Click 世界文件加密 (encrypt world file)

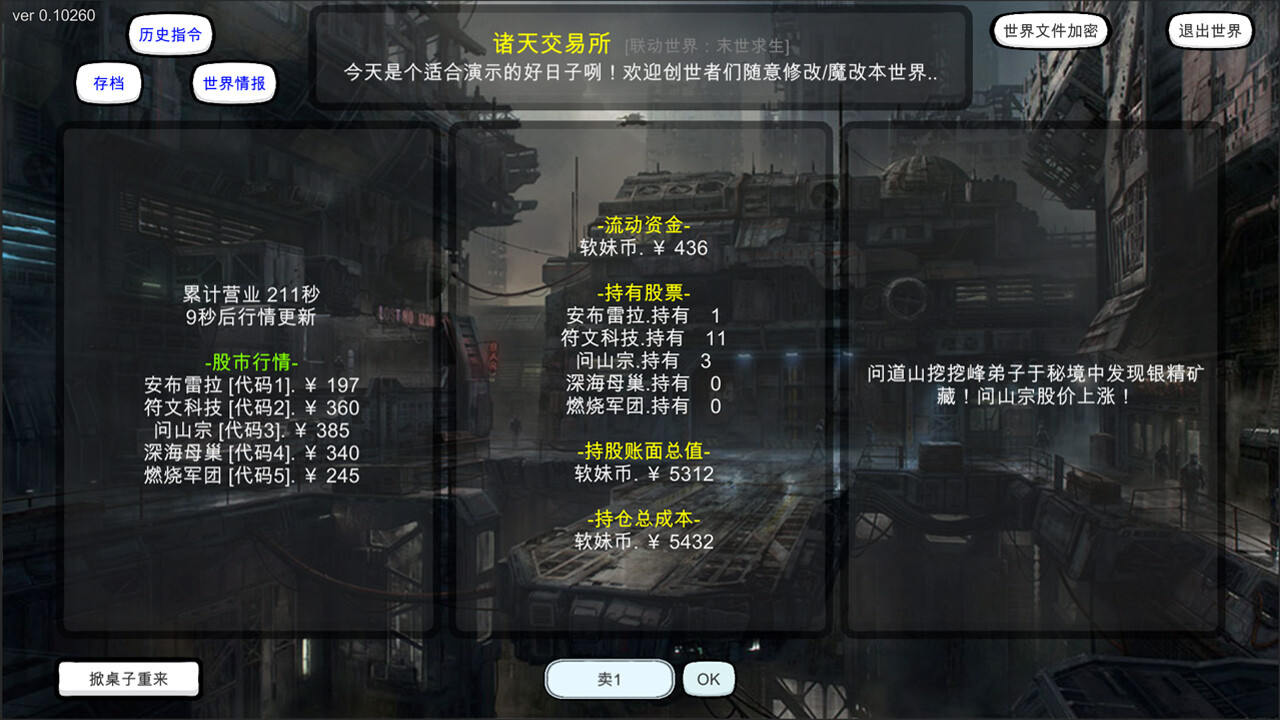click(1050, 31)
